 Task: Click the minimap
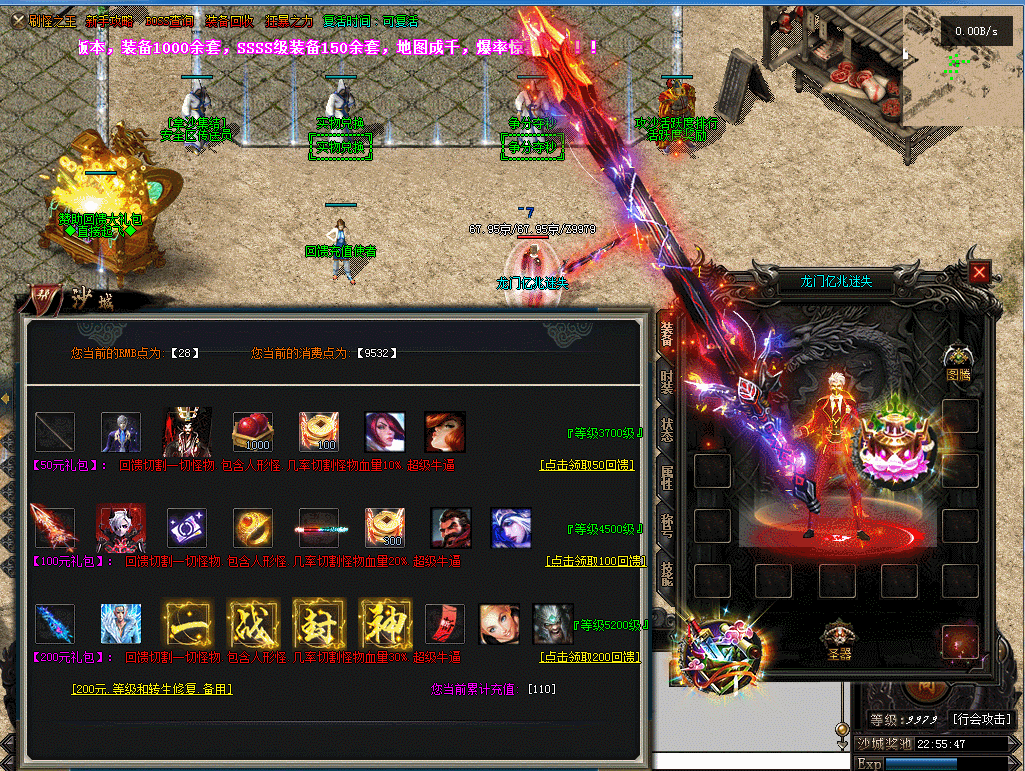tap(962, 65)
